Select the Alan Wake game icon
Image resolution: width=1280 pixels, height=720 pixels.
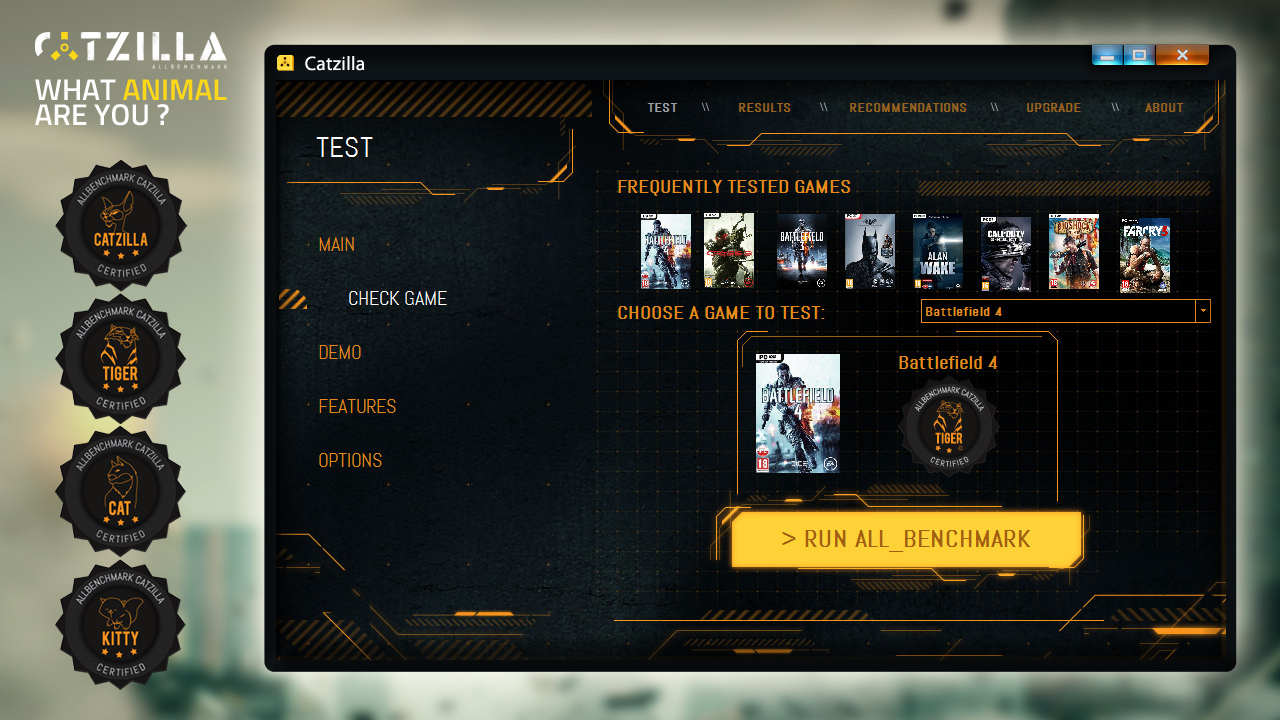tap(938, 251)
